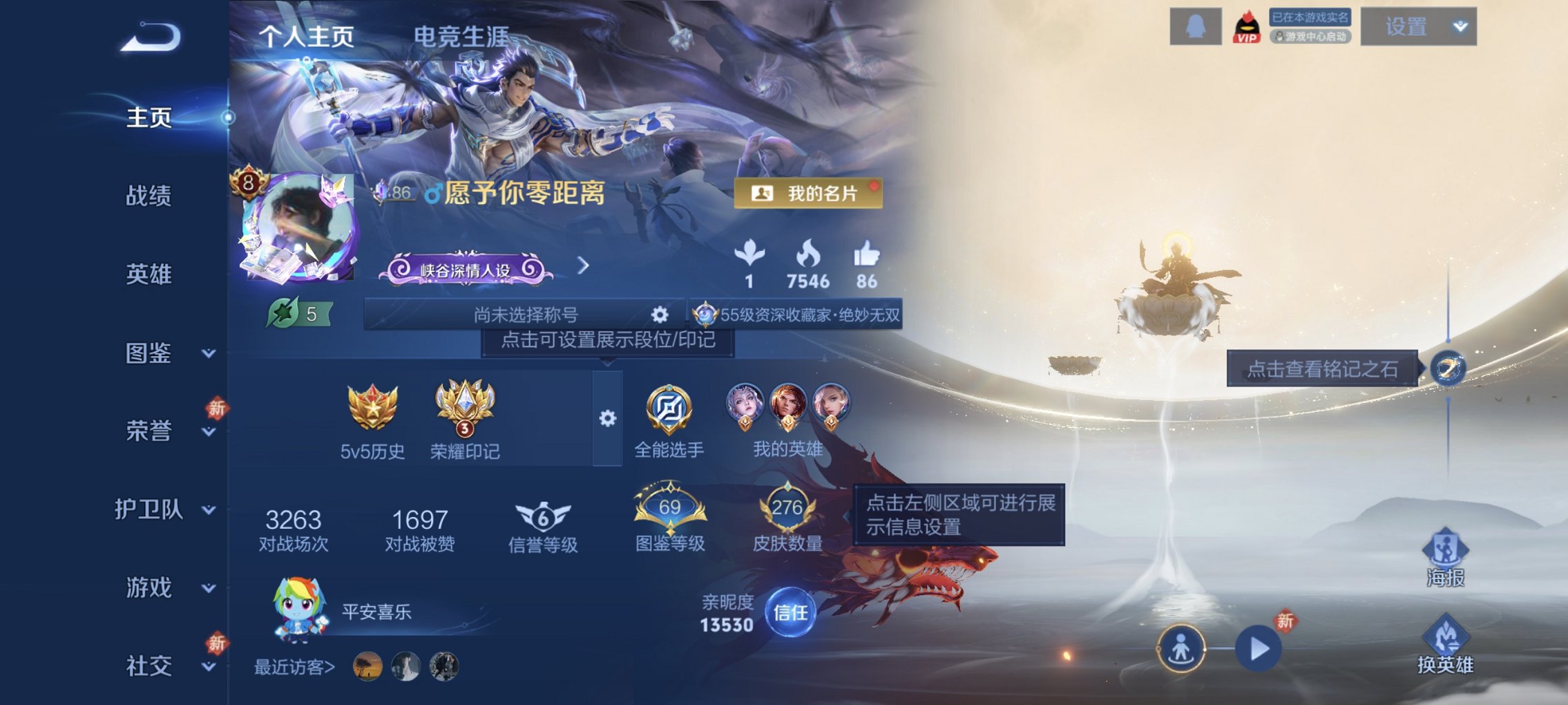Expand the 社交 sidebar chevron
The width and height of the screenshot is (1568, 705).
point(207,668)
